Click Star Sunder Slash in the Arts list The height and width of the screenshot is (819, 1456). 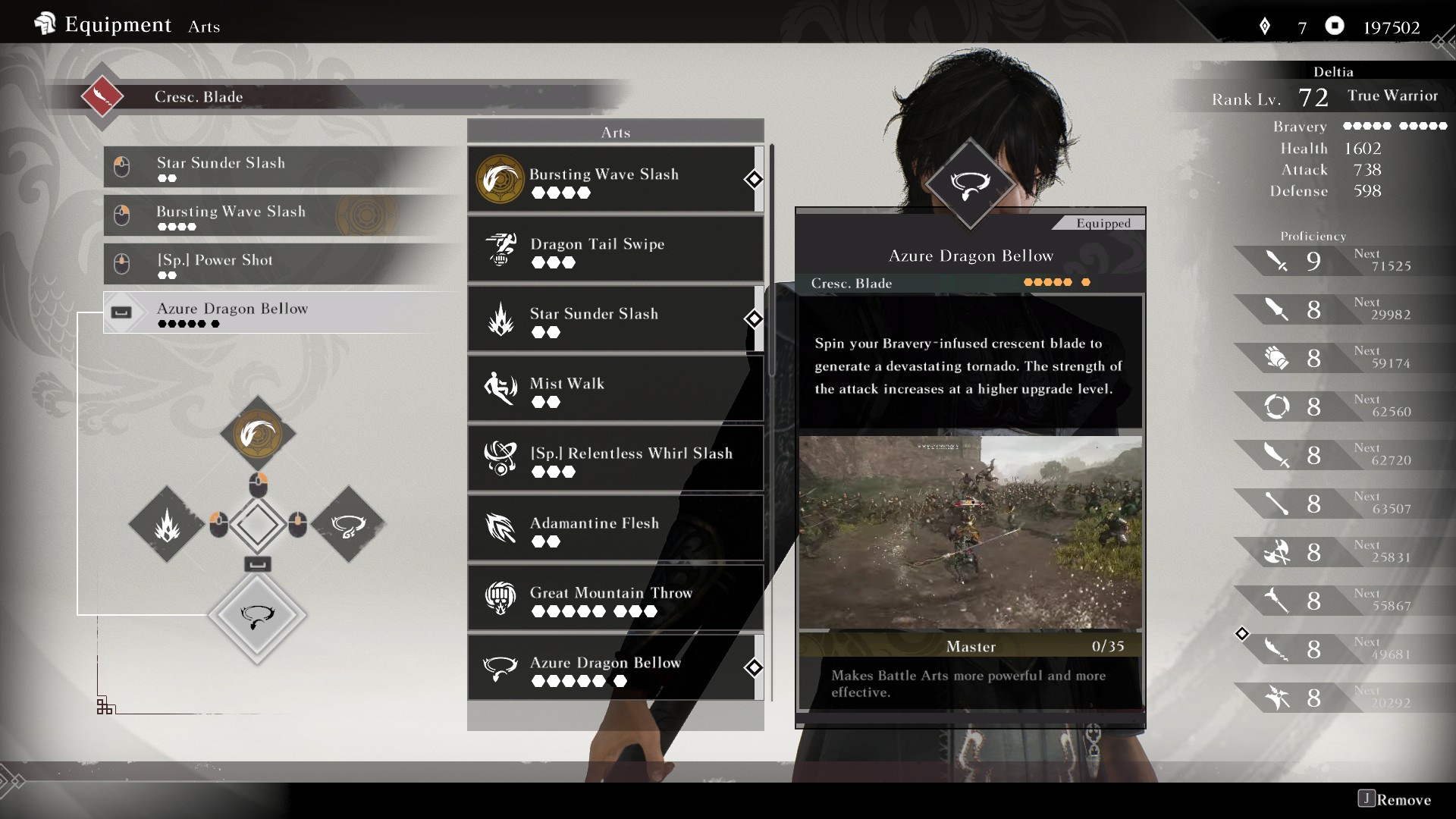[615, 319]
